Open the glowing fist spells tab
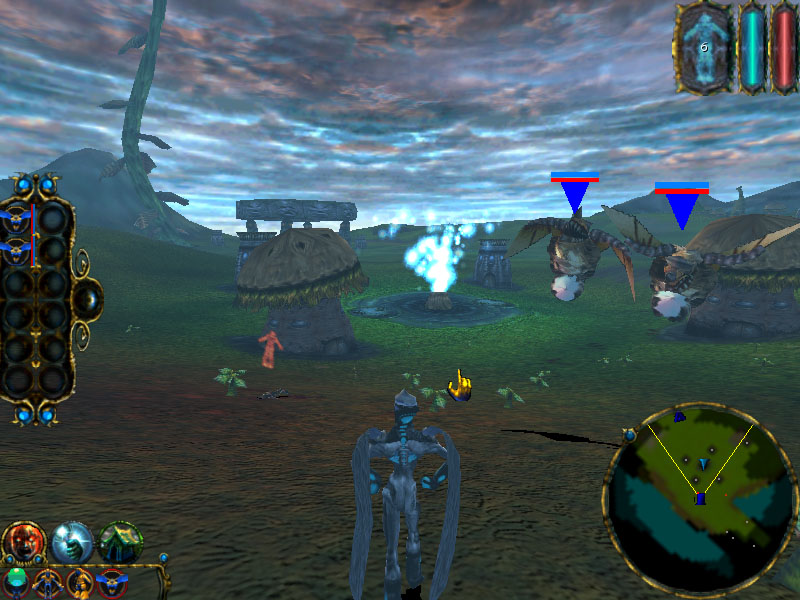This screenshot has height=600, width=800. coord(72,542)
